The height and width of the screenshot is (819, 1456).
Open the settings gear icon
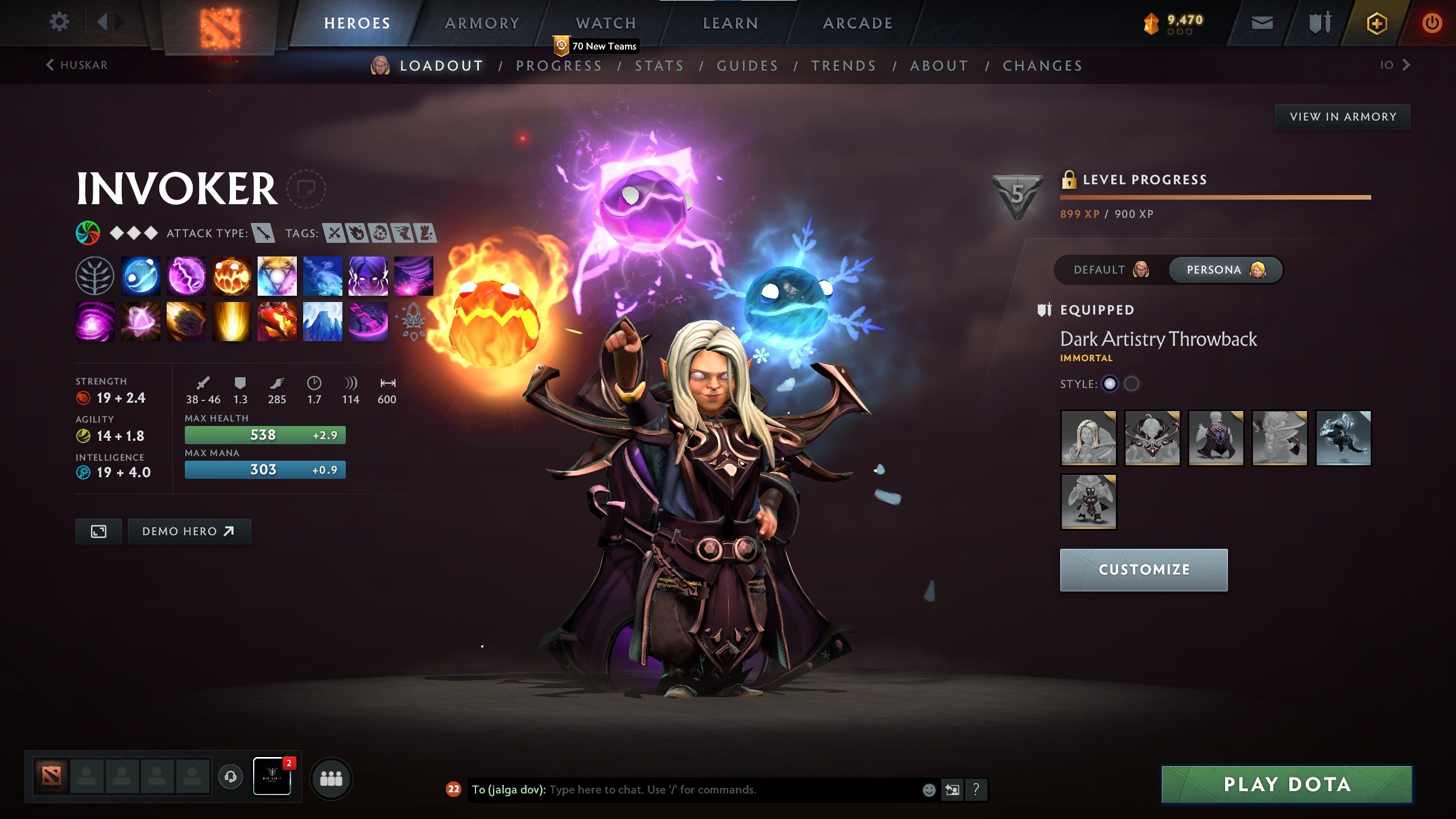(59, 21)
